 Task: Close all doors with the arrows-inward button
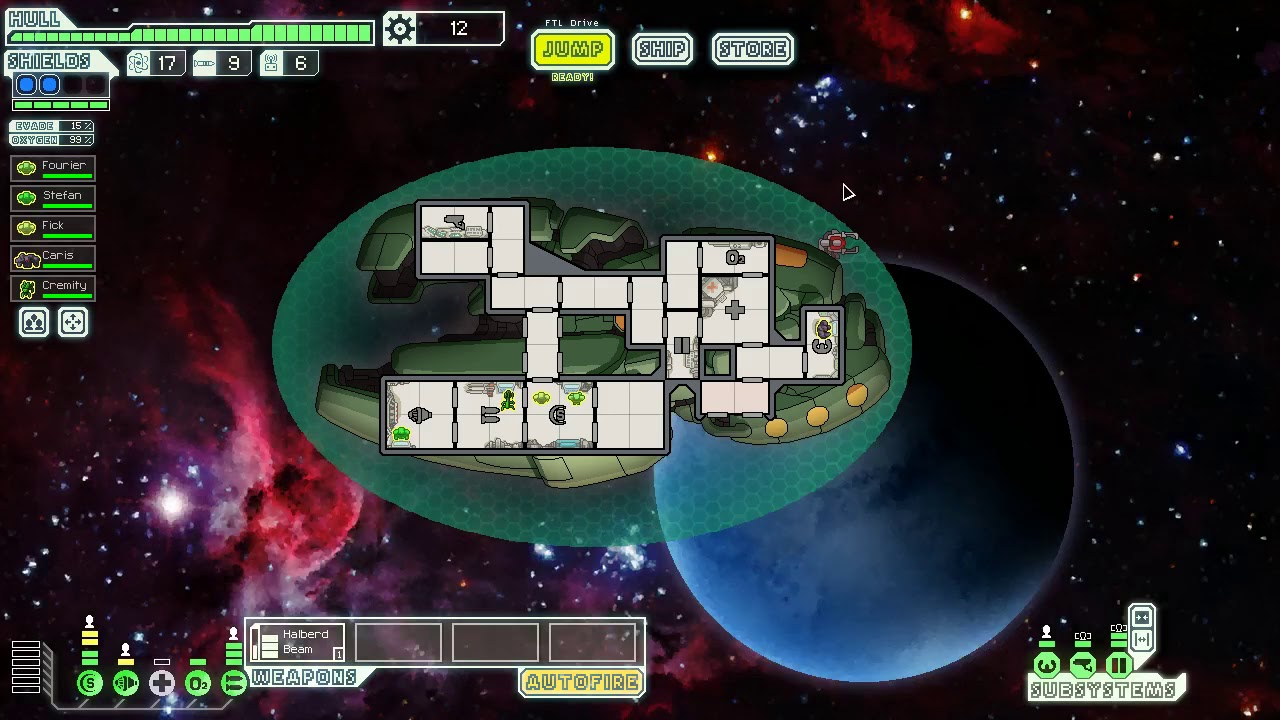[1141, 618]
